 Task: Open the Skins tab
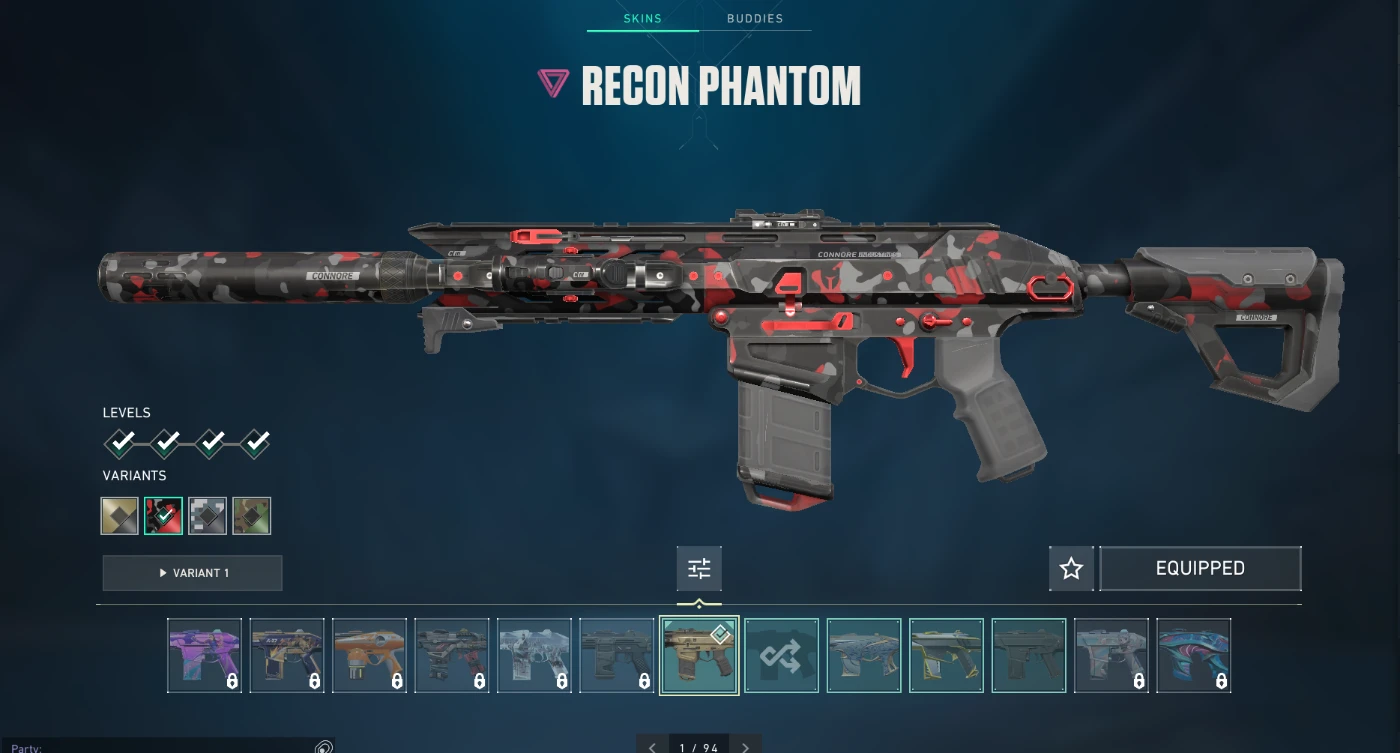point(642,18)
